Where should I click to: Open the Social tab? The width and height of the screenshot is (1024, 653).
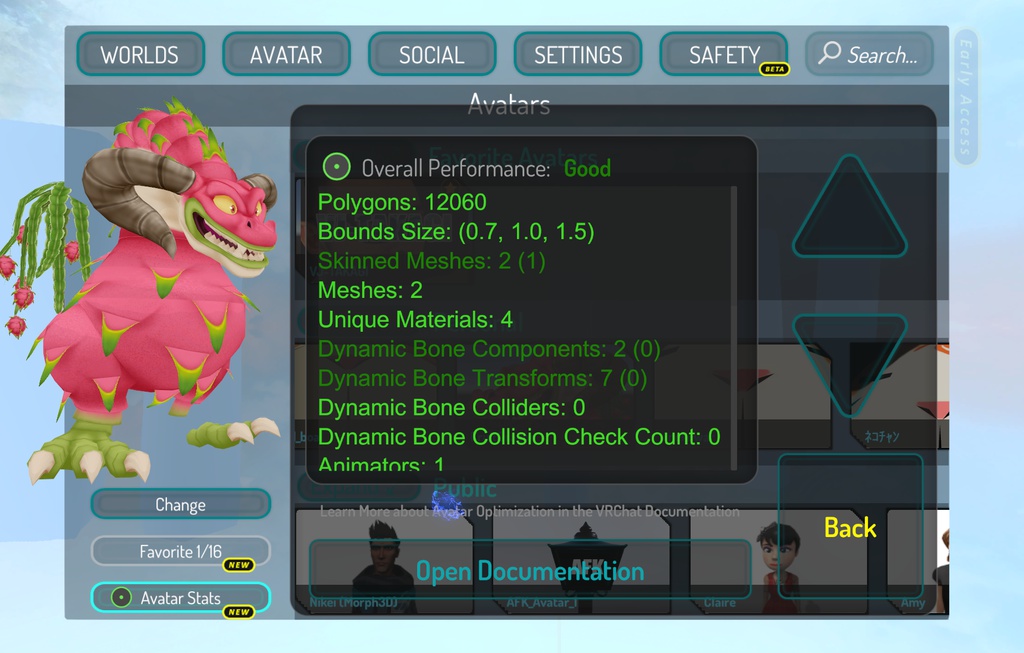[x=432, y=55]
